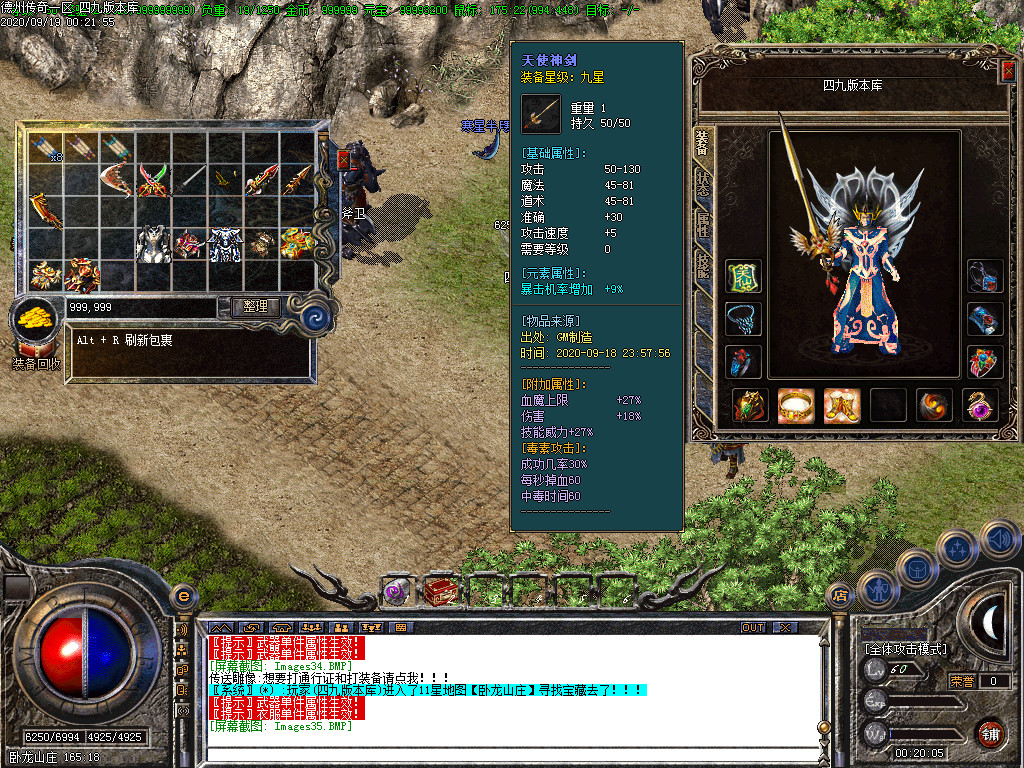Use the red treasure chest hotbar item
This screenshot has height=768, width=1024.
[x=441, y=591]
